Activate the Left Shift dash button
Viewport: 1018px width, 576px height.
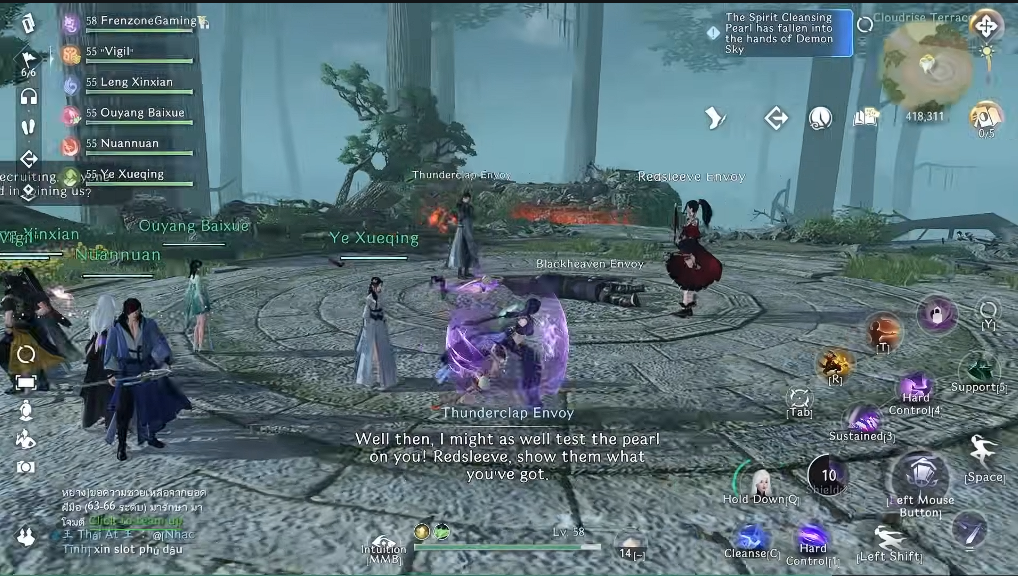point(888,539)
